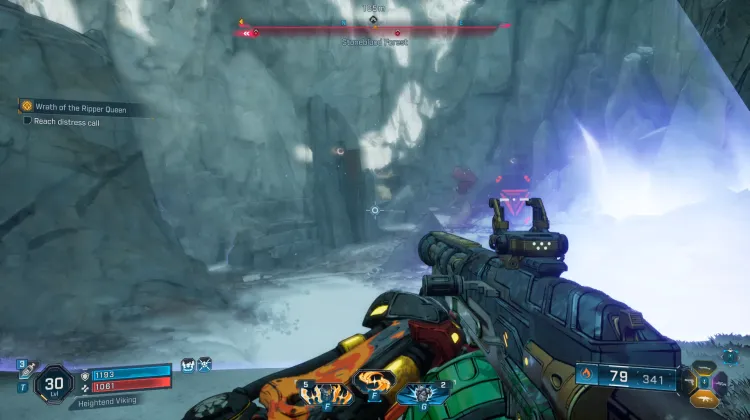Click the burst status icon right of the skull
Image resolution: width=750 pixels, height=420 pixels.
pyautogui.click(x=205, y=366)
